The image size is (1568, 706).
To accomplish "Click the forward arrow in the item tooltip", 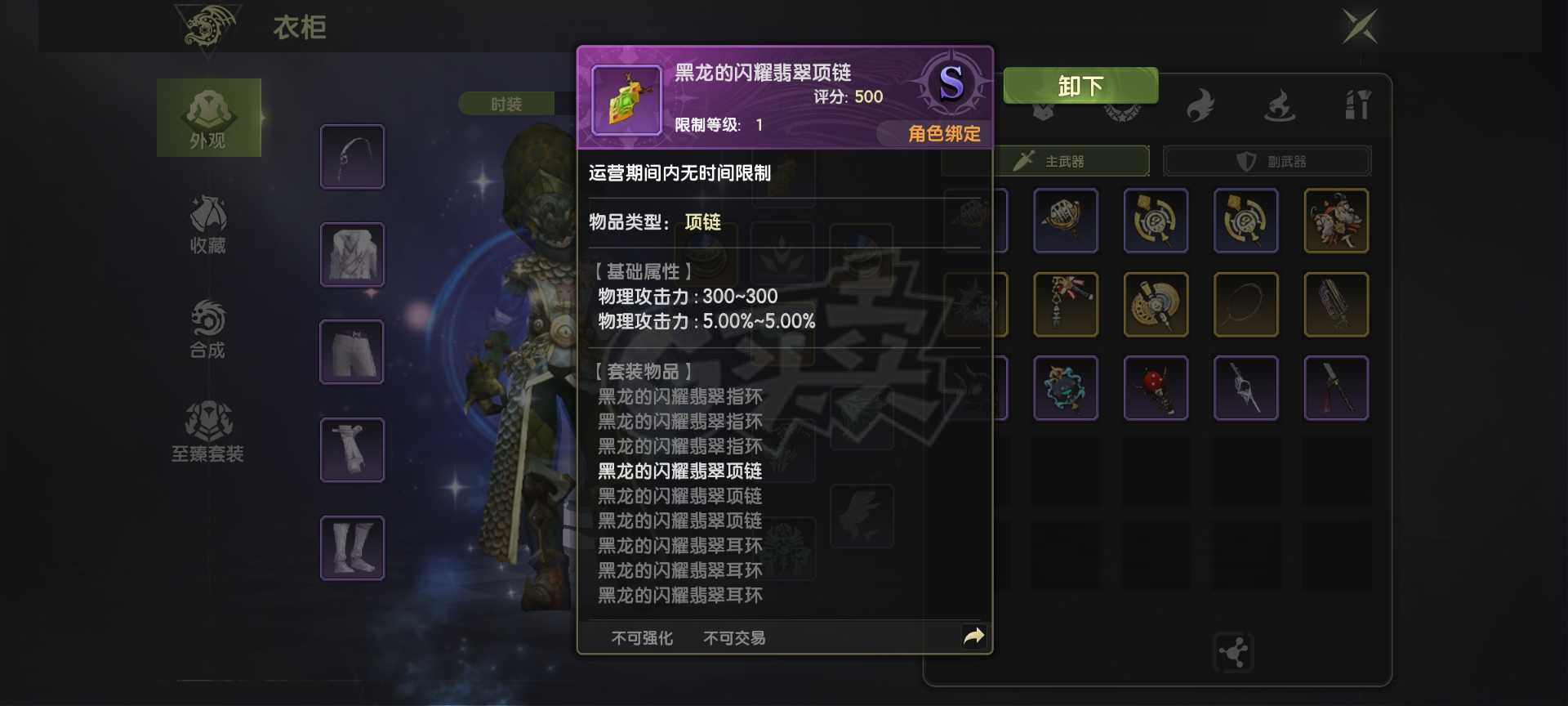I will click(972, 634).
